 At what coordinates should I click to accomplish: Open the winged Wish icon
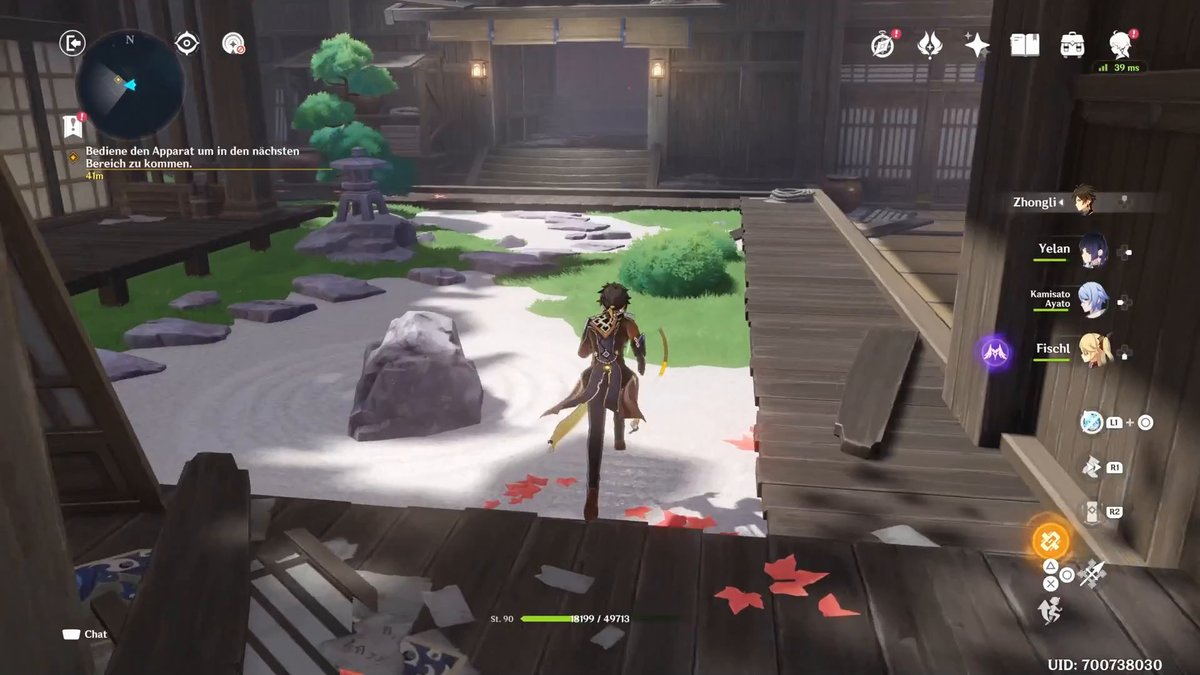coord(930,45)
